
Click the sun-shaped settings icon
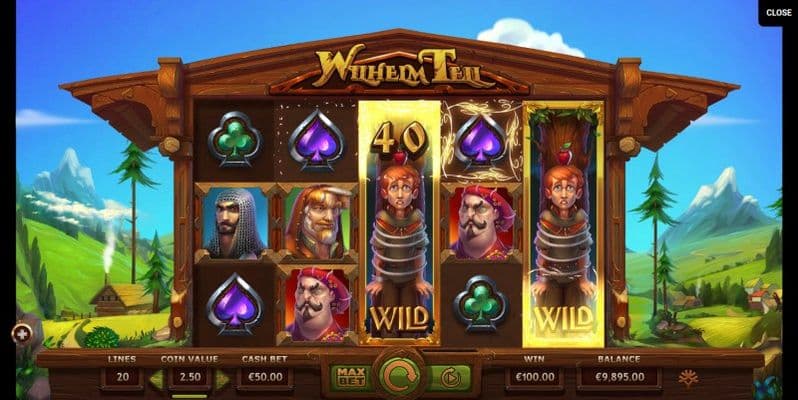pyautogui.click(x=687, y=378)
